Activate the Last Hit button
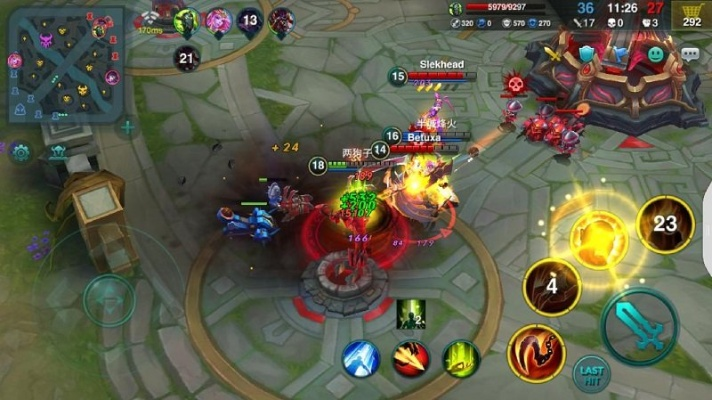The image size is (712, 400). point(591,372)
